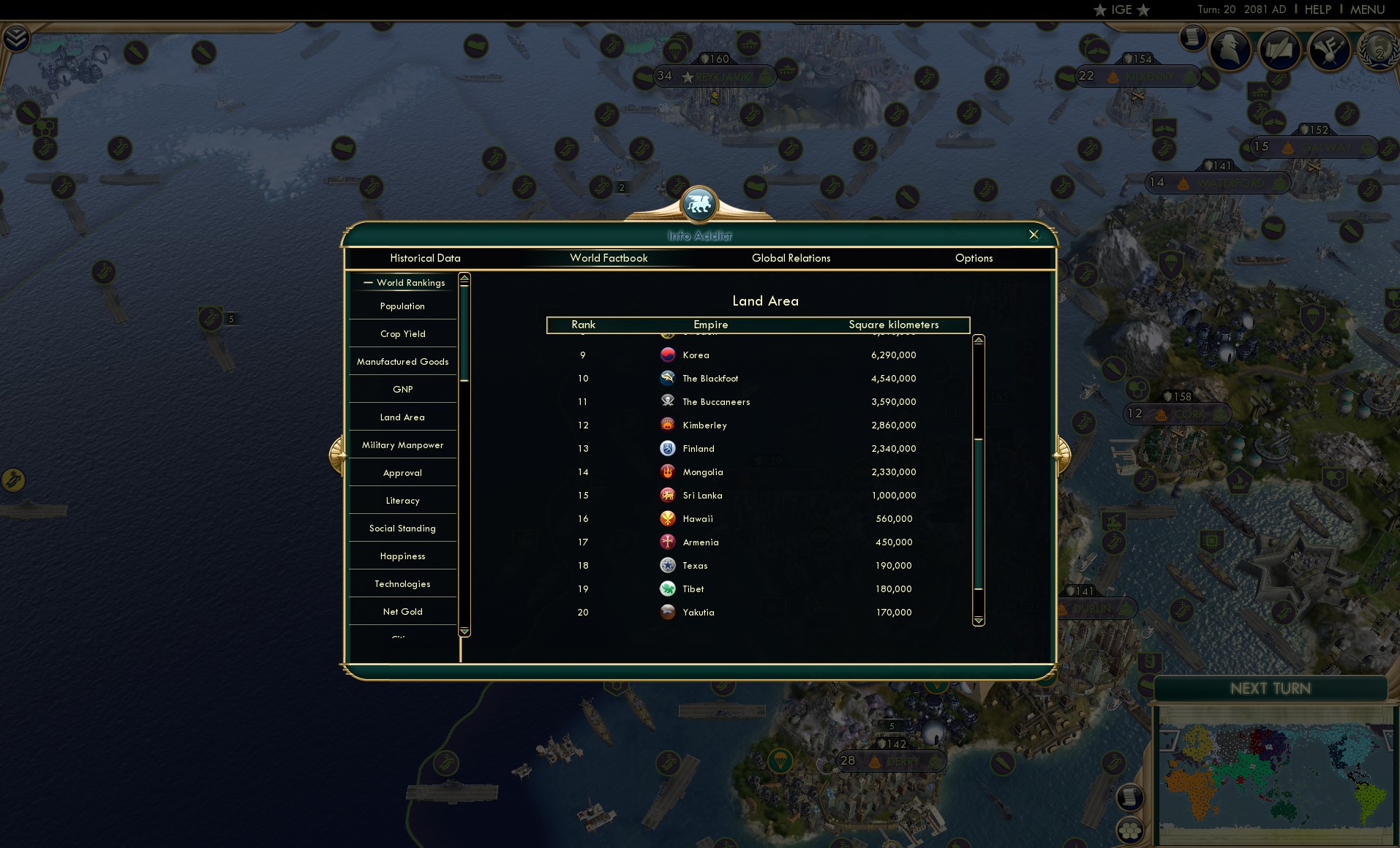
Task: Select the Population ranking category
Action: coord(402,306)
